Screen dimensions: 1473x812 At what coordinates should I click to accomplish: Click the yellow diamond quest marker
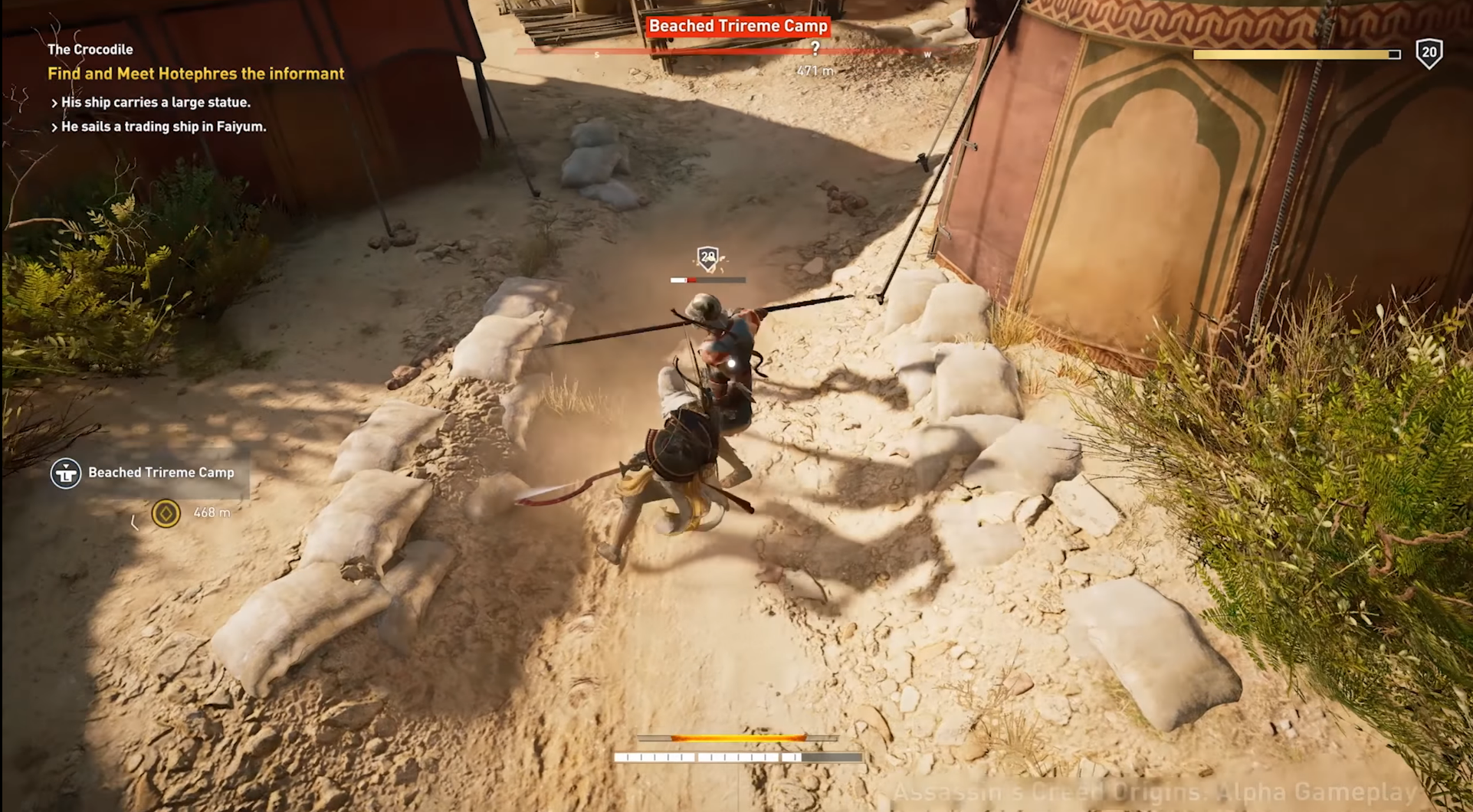(166, 513)
